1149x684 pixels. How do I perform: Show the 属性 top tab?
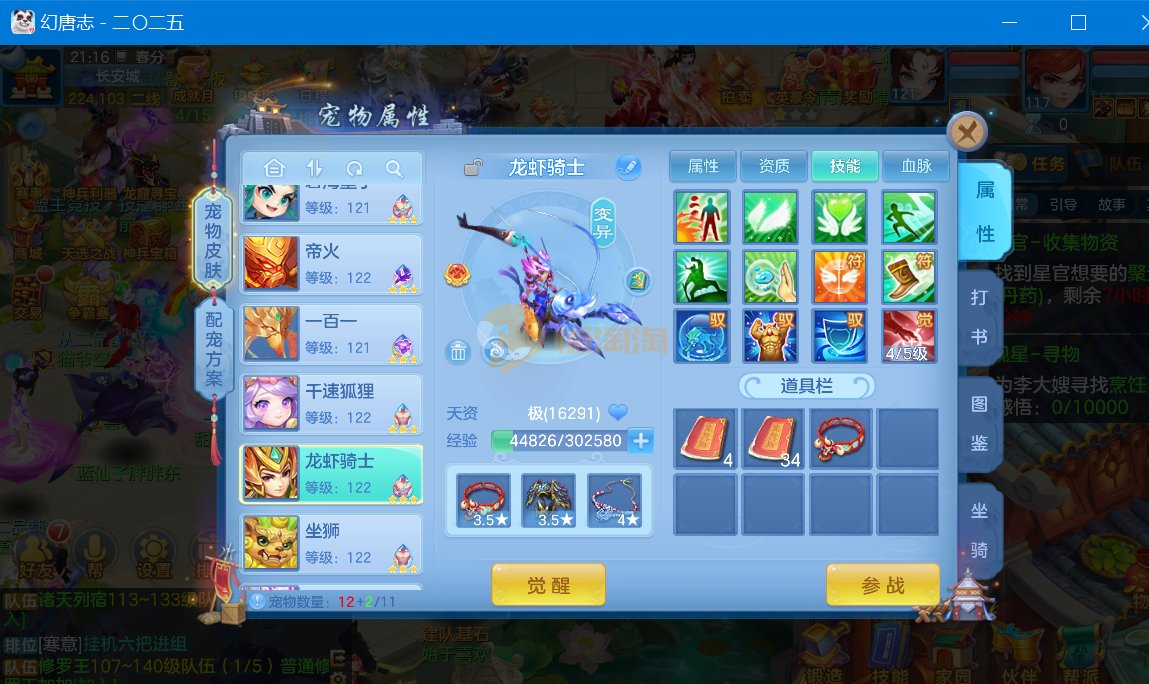tap(702, 166)
